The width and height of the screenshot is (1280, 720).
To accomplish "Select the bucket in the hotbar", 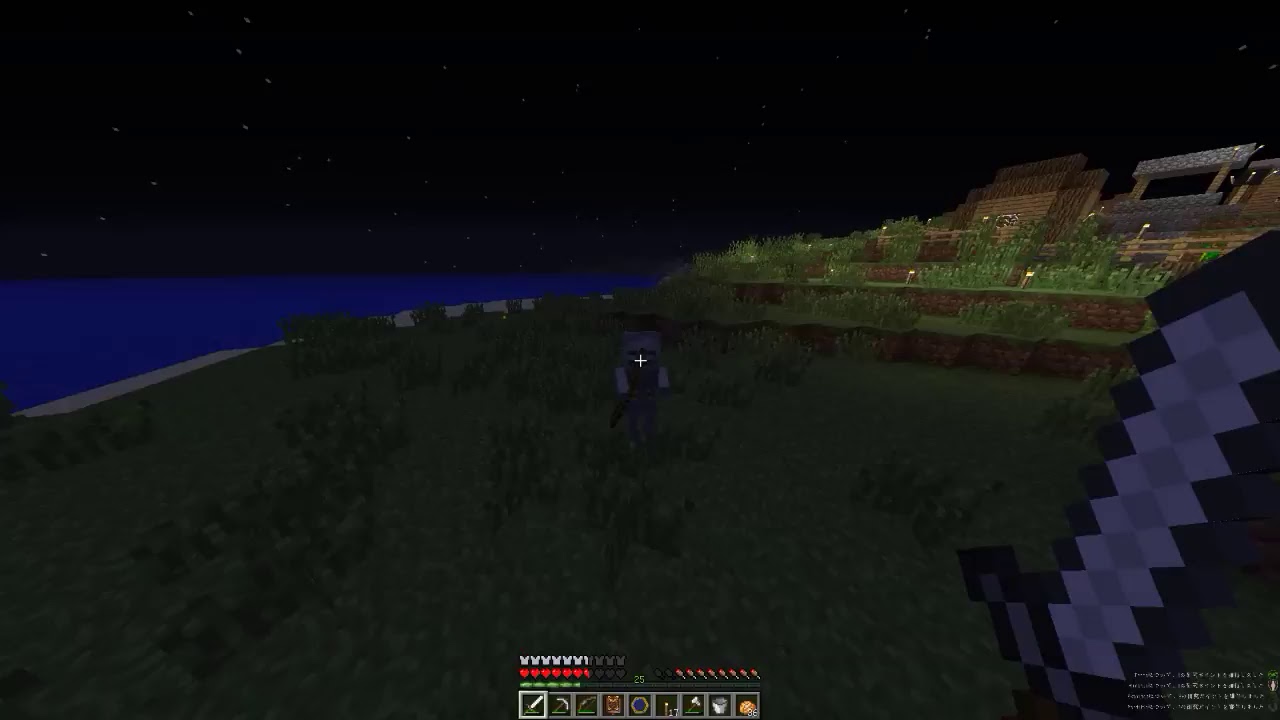I will (721, 705).
